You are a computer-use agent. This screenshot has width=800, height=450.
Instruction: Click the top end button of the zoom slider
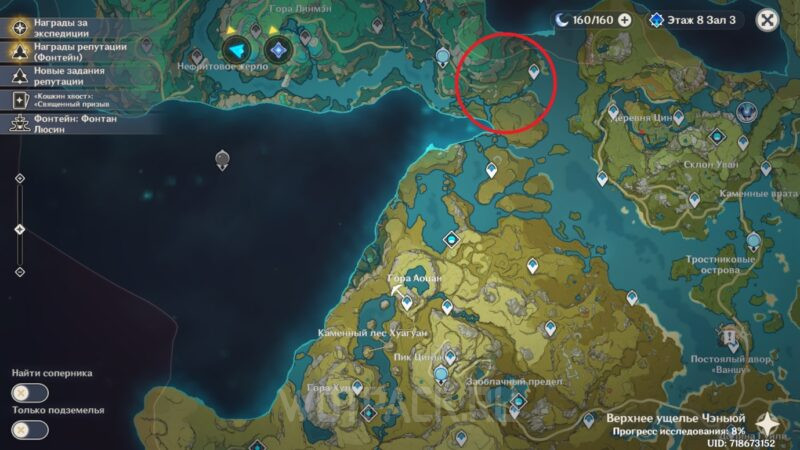pos(20,178)
